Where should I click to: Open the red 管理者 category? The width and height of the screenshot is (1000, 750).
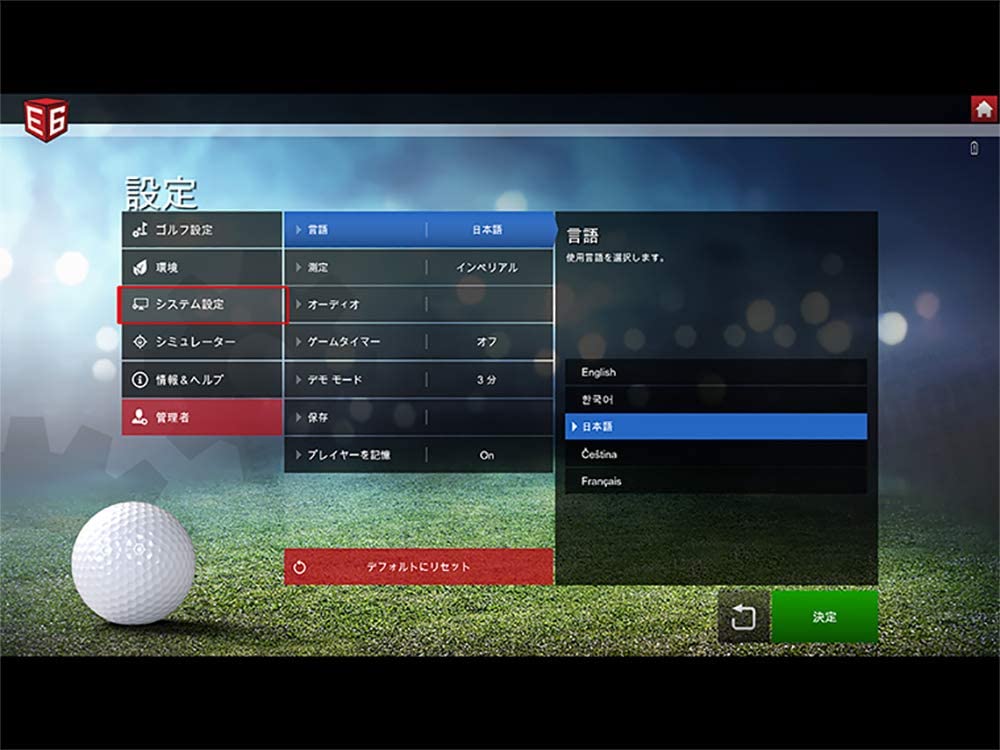[x=202, y=417]
